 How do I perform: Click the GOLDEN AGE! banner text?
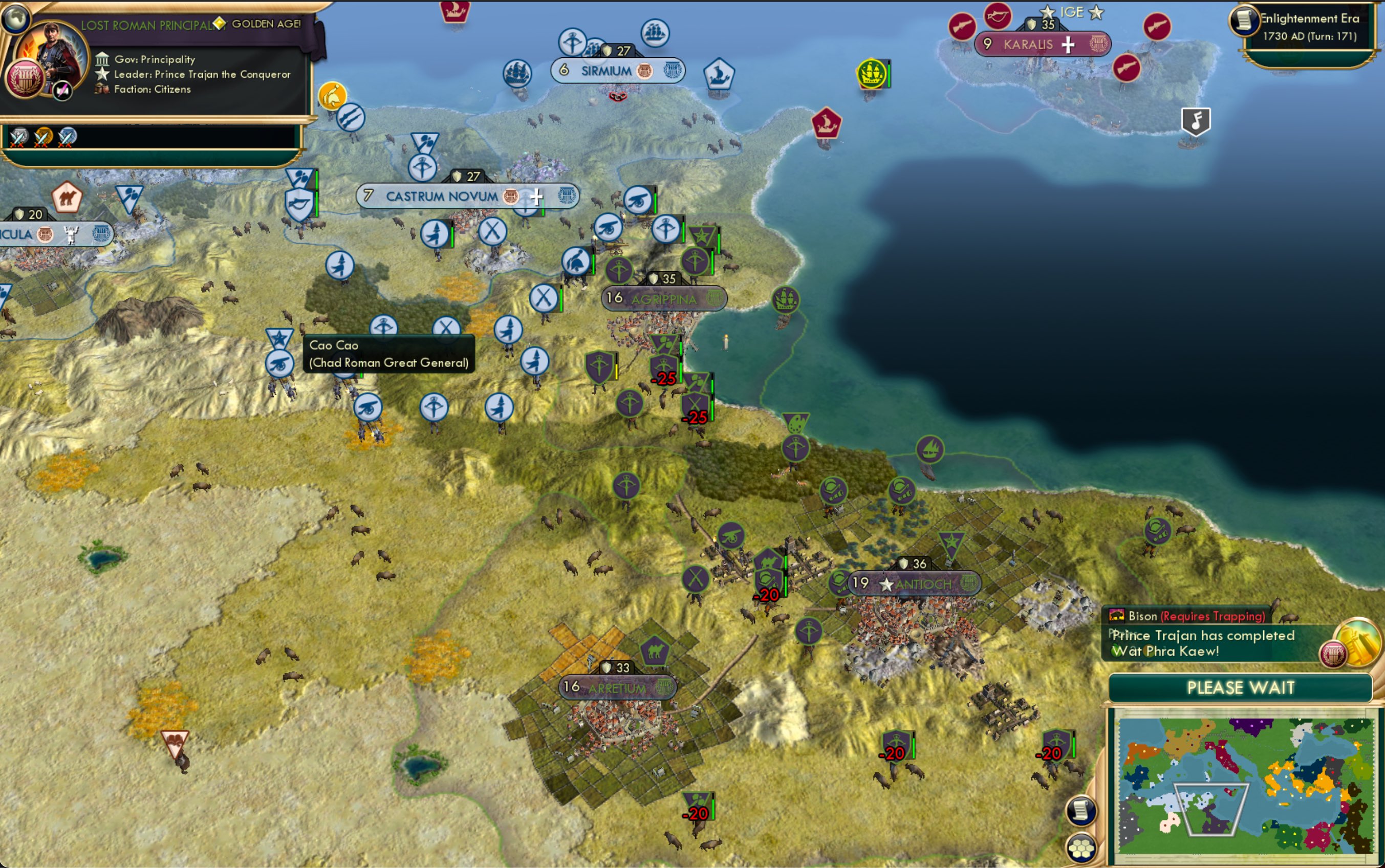click(264, 24)
